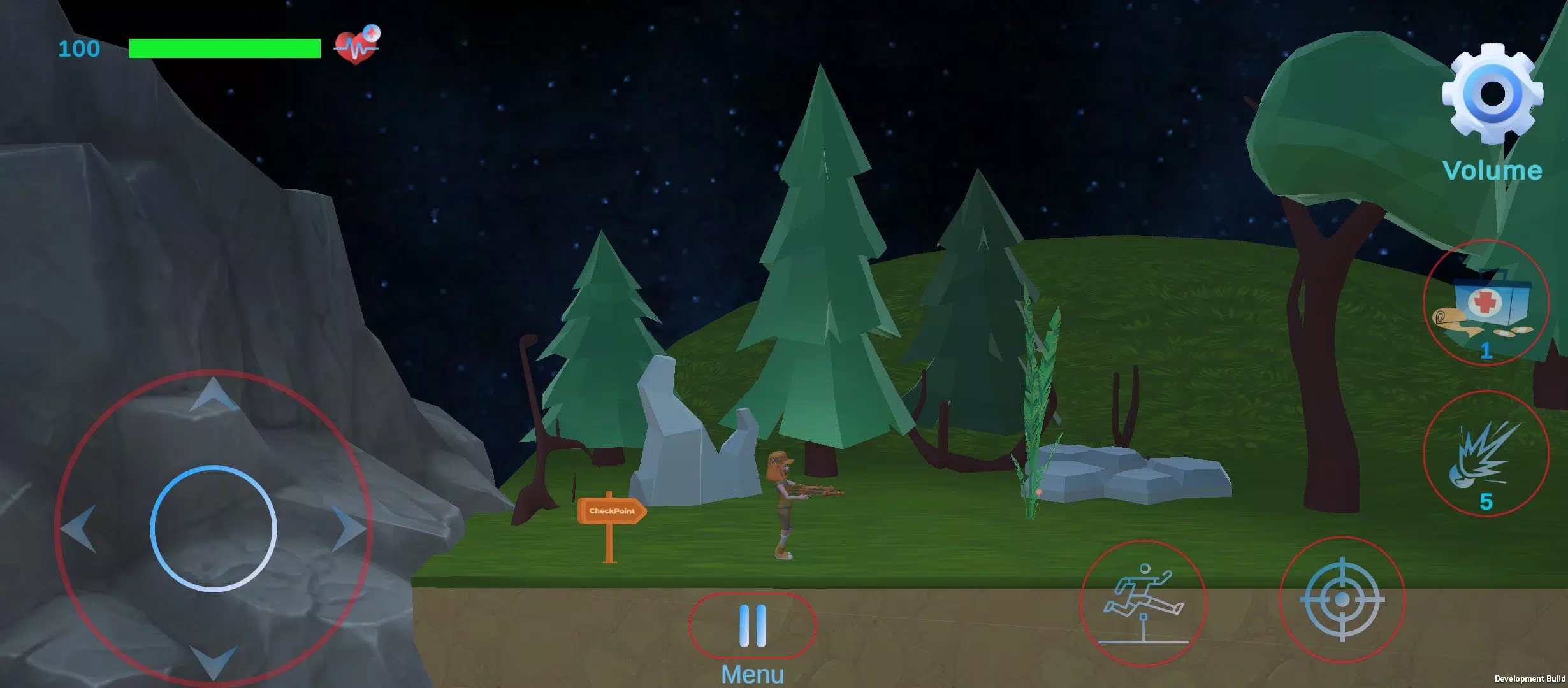Viewport: 1568px width, 688px height.
Task: Click the heart with plus health icon
Action: click(x=357, y=45)
